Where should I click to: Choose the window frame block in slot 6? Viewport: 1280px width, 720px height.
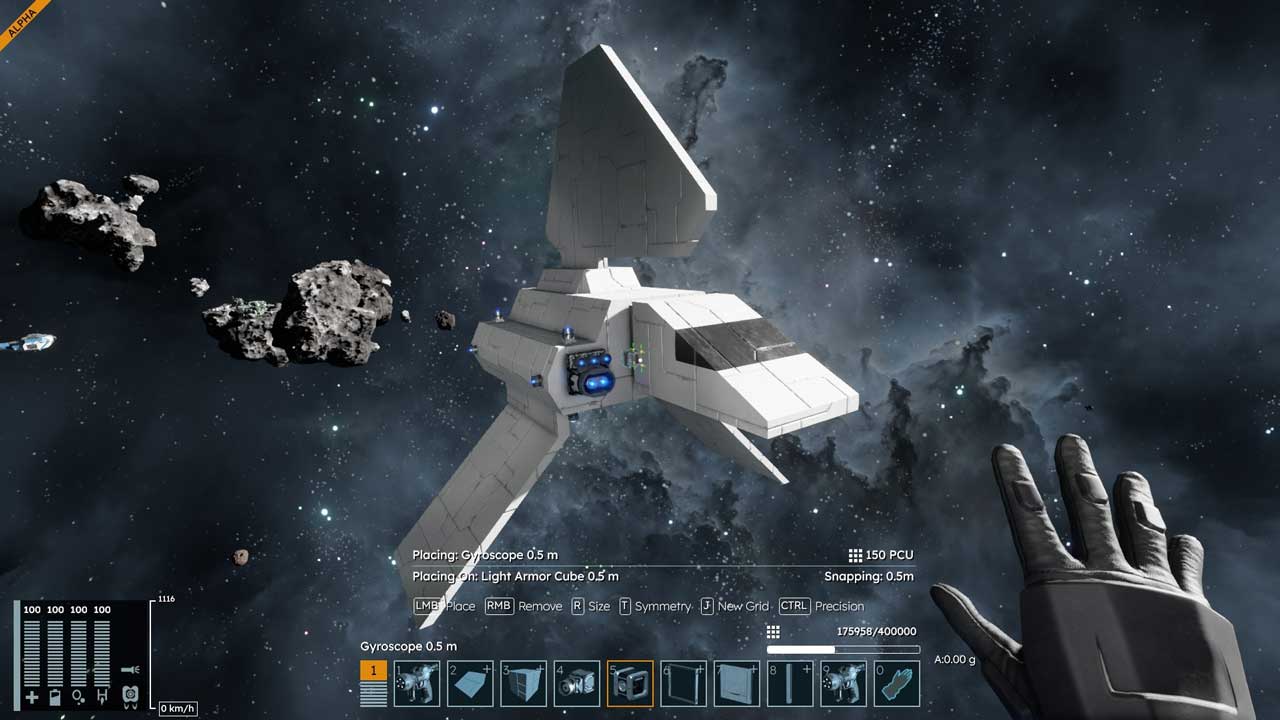(684, 684)
